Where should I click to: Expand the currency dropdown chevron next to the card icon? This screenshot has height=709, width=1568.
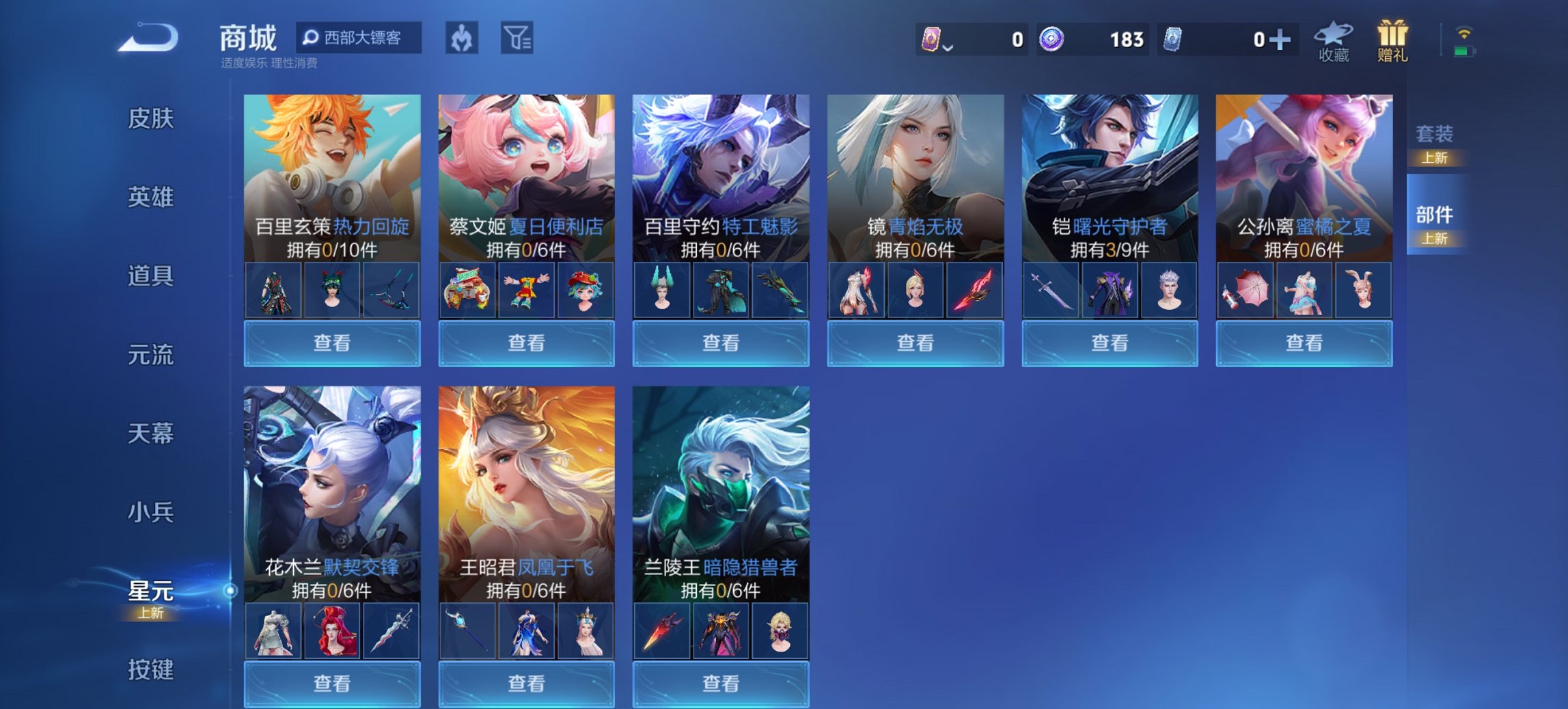pos(946,46)
